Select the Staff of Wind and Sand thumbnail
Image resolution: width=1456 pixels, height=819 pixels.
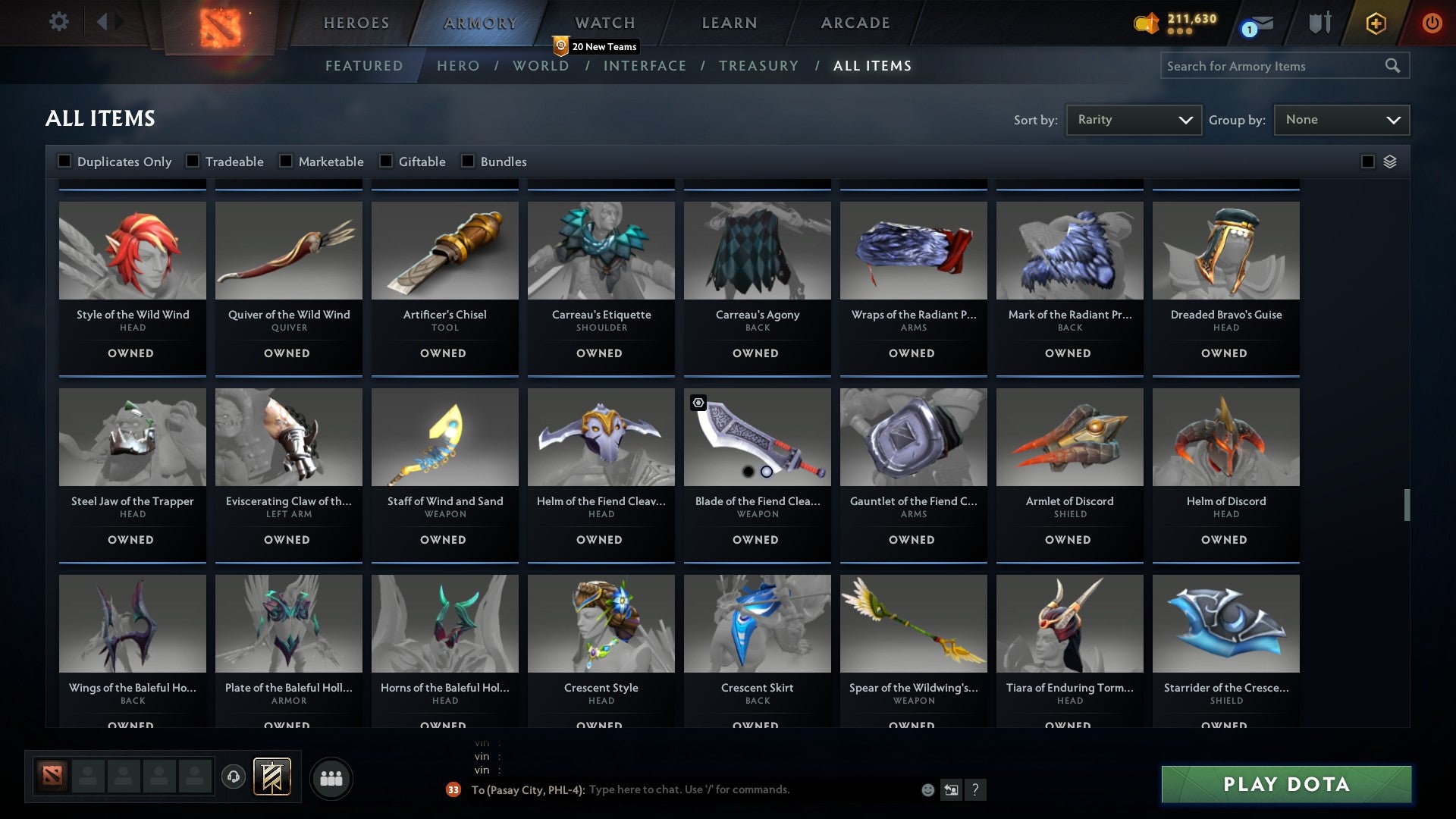[444, 437]
